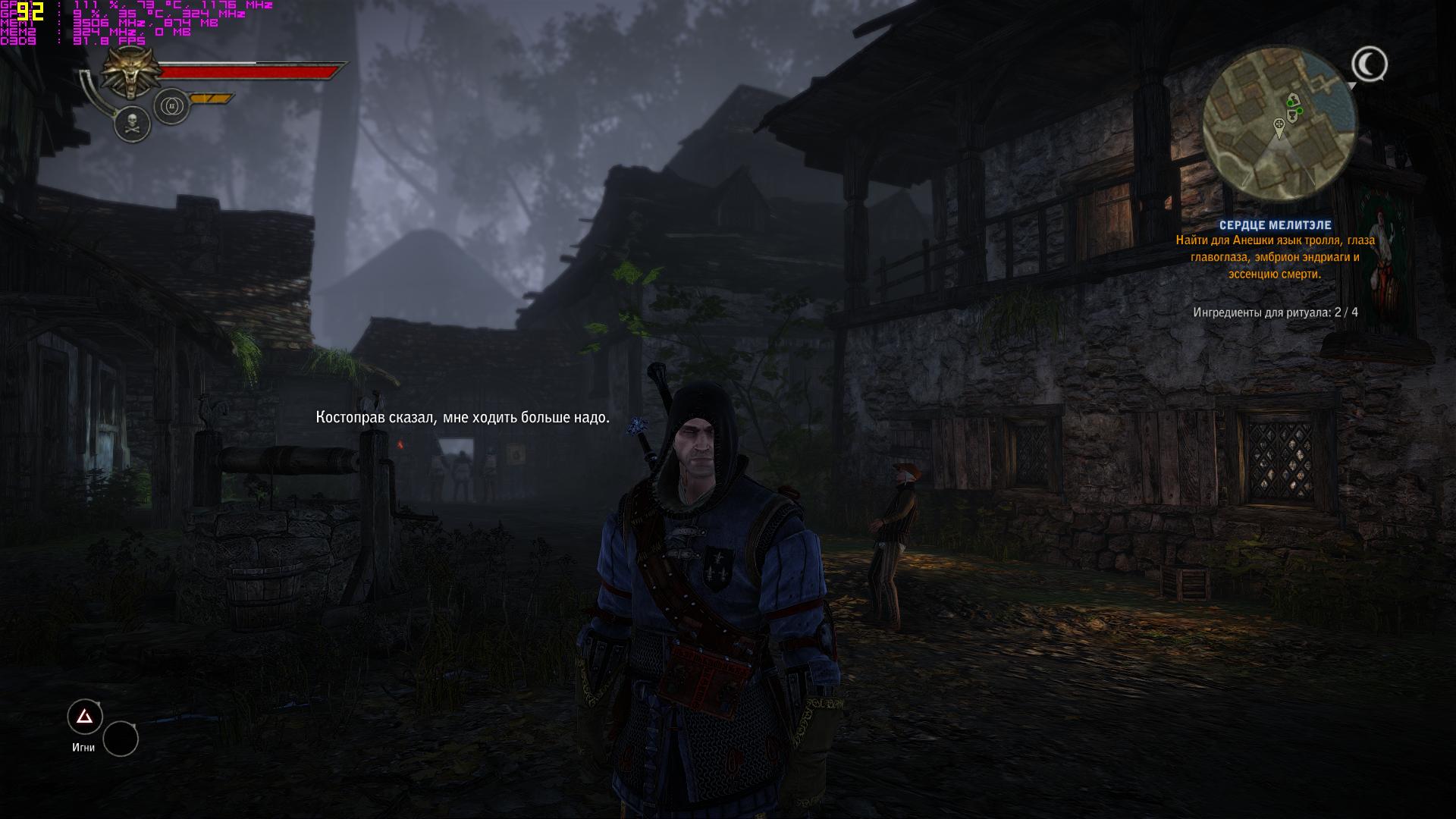Select the empty round quick-item slot
Image resolution: width=1456 pixels, height=819 pixels.
click(x=121, y=739)
